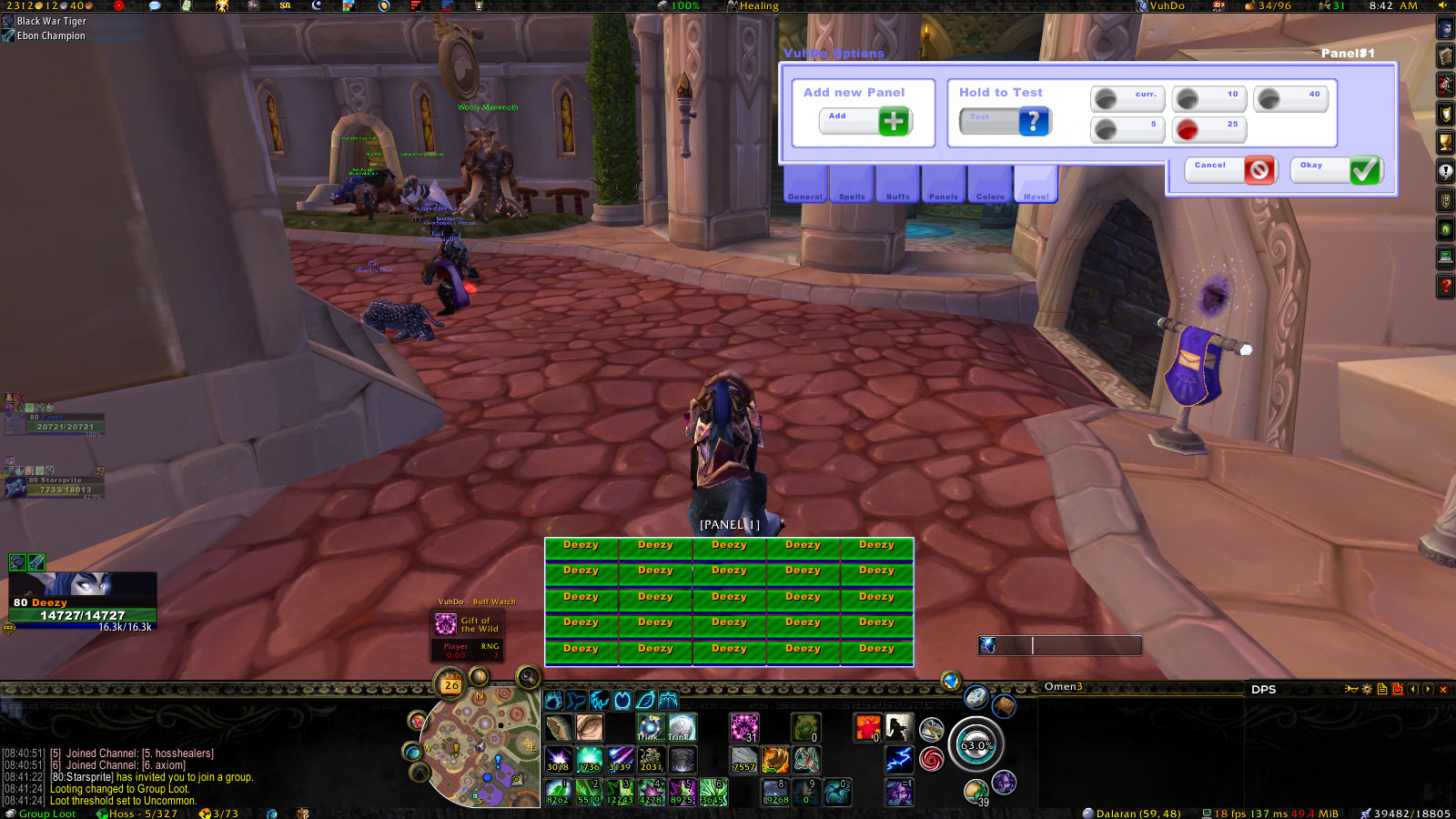Screen dimensions: 1456x819
Task: Confirm VuhDo options with Okay
Action: [x=1363, y=170]
